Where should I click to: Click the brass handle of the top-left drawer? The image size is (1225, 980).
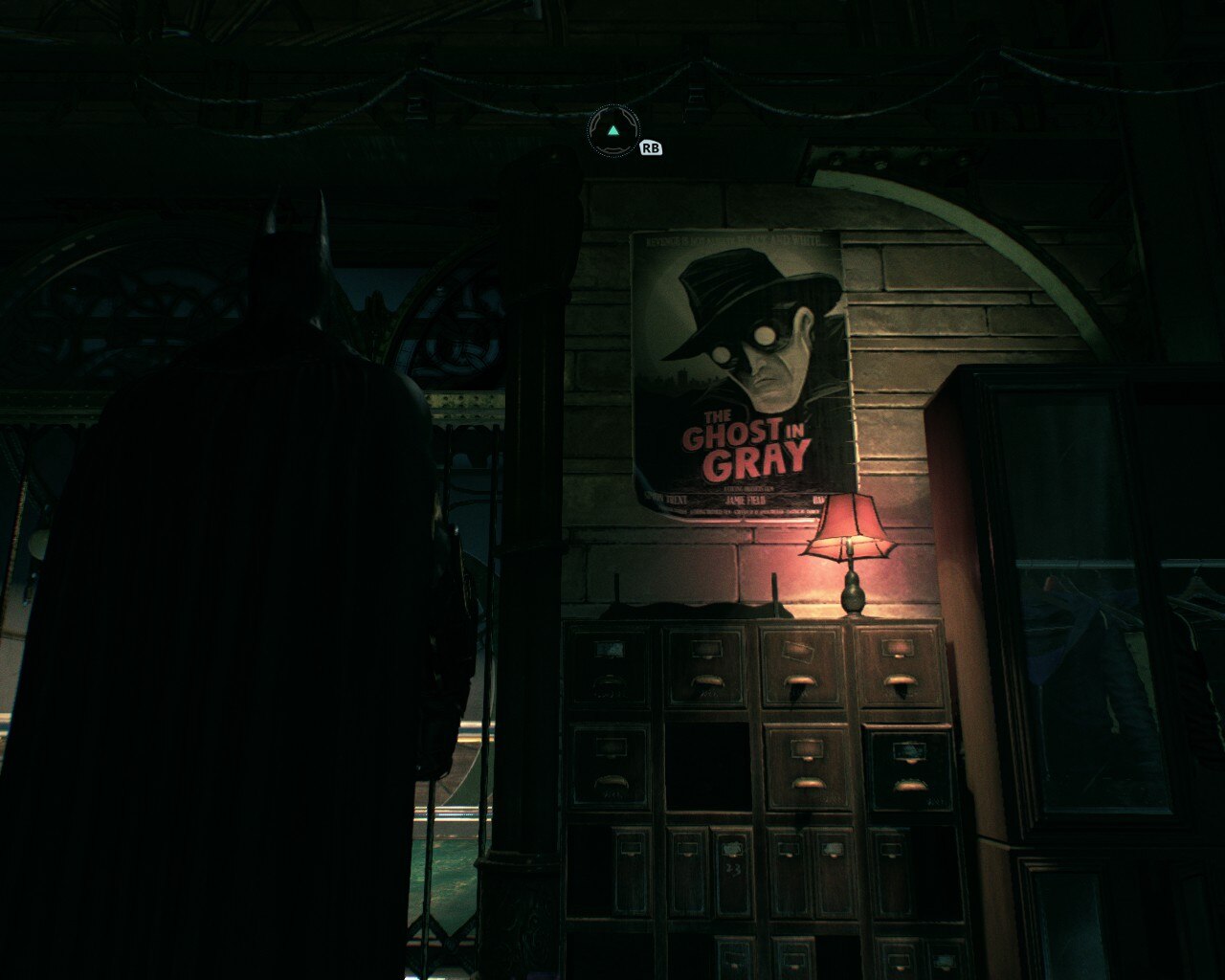point(610,684)
